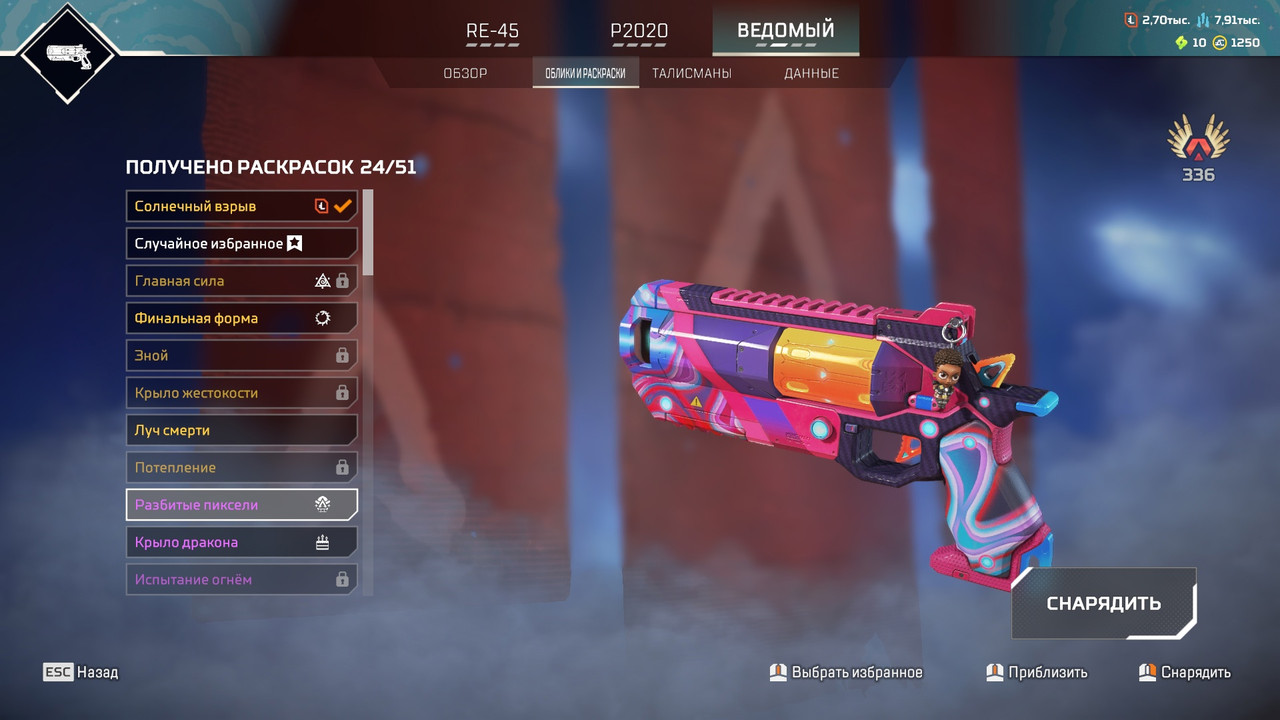Pick the Испытание огнём skin
This screenshot has width=1280, height=720.
point(242,579)
